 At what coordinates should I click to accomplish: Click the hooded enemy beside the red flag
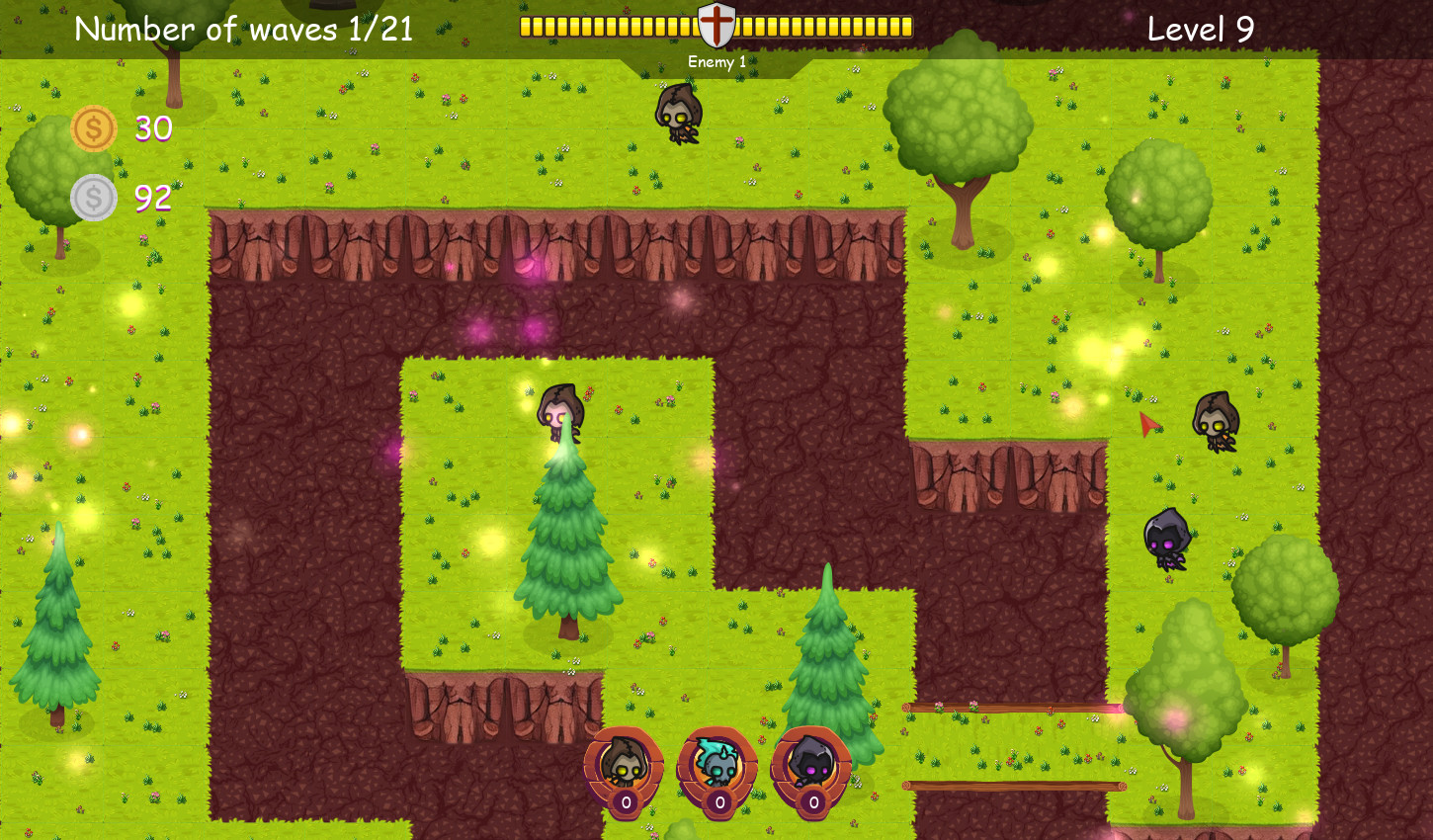pos(1214,419)
